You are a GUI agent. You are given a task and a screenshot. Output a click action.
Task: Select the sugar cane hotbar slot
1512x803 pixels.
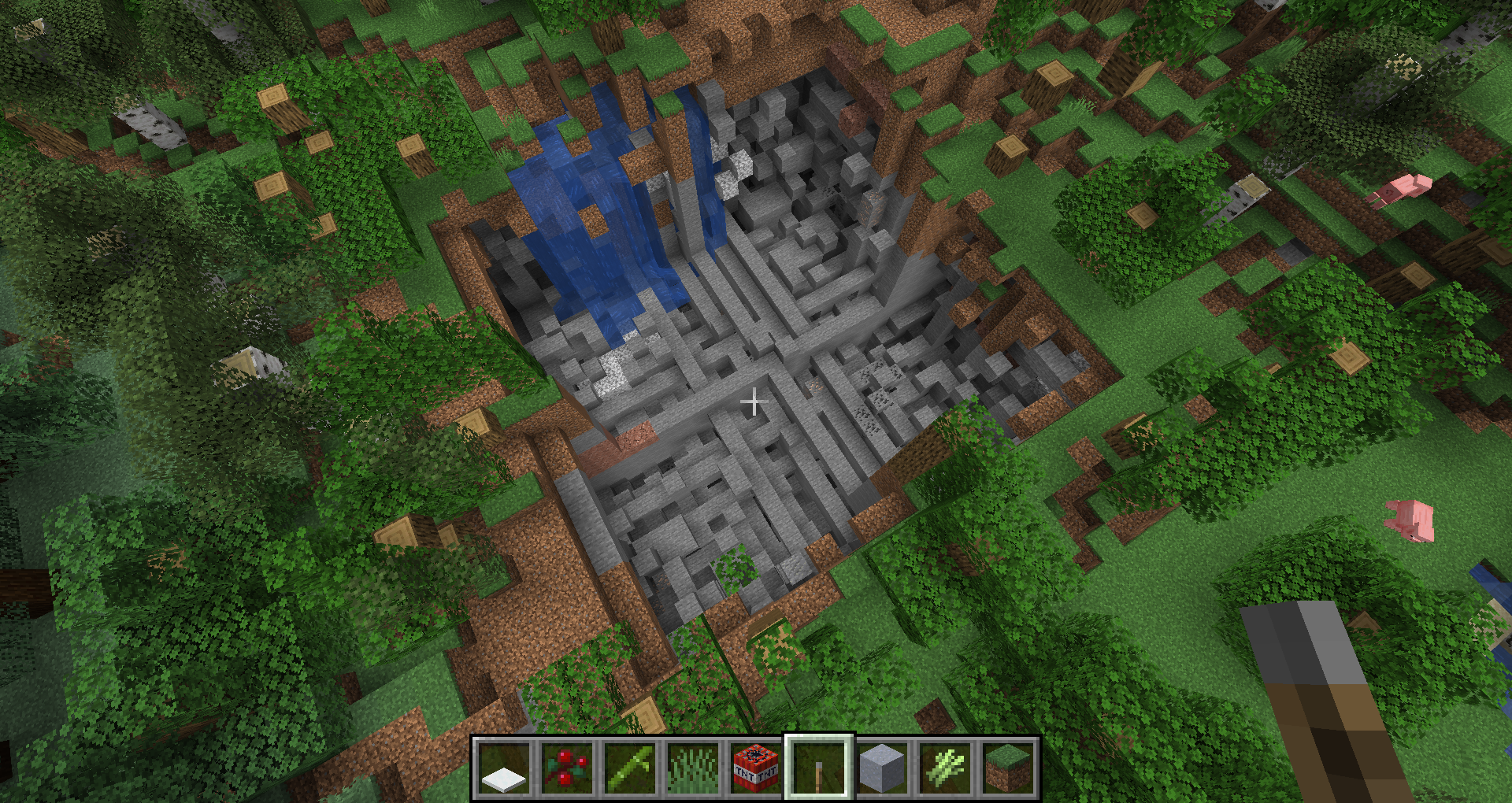click(x=945, y=768)
